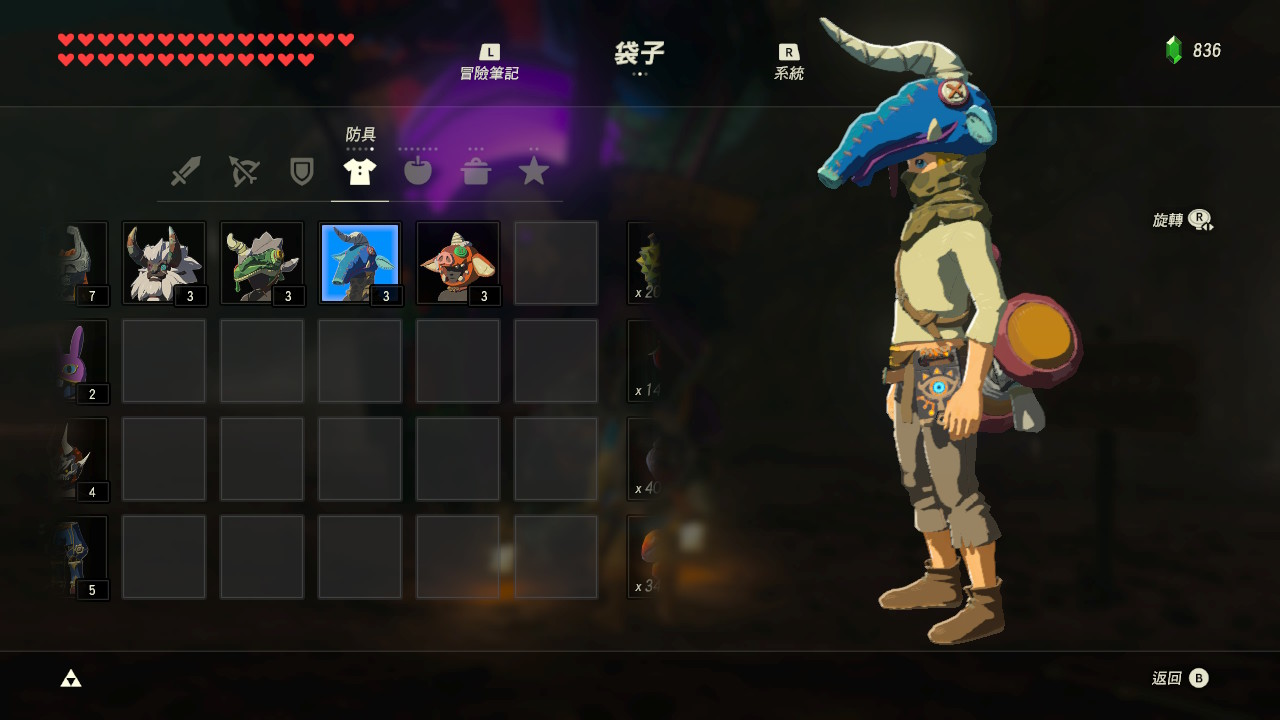Select the shield category icon
Viewport: 1280px width, 720px height.
click(x=302, y=170)
